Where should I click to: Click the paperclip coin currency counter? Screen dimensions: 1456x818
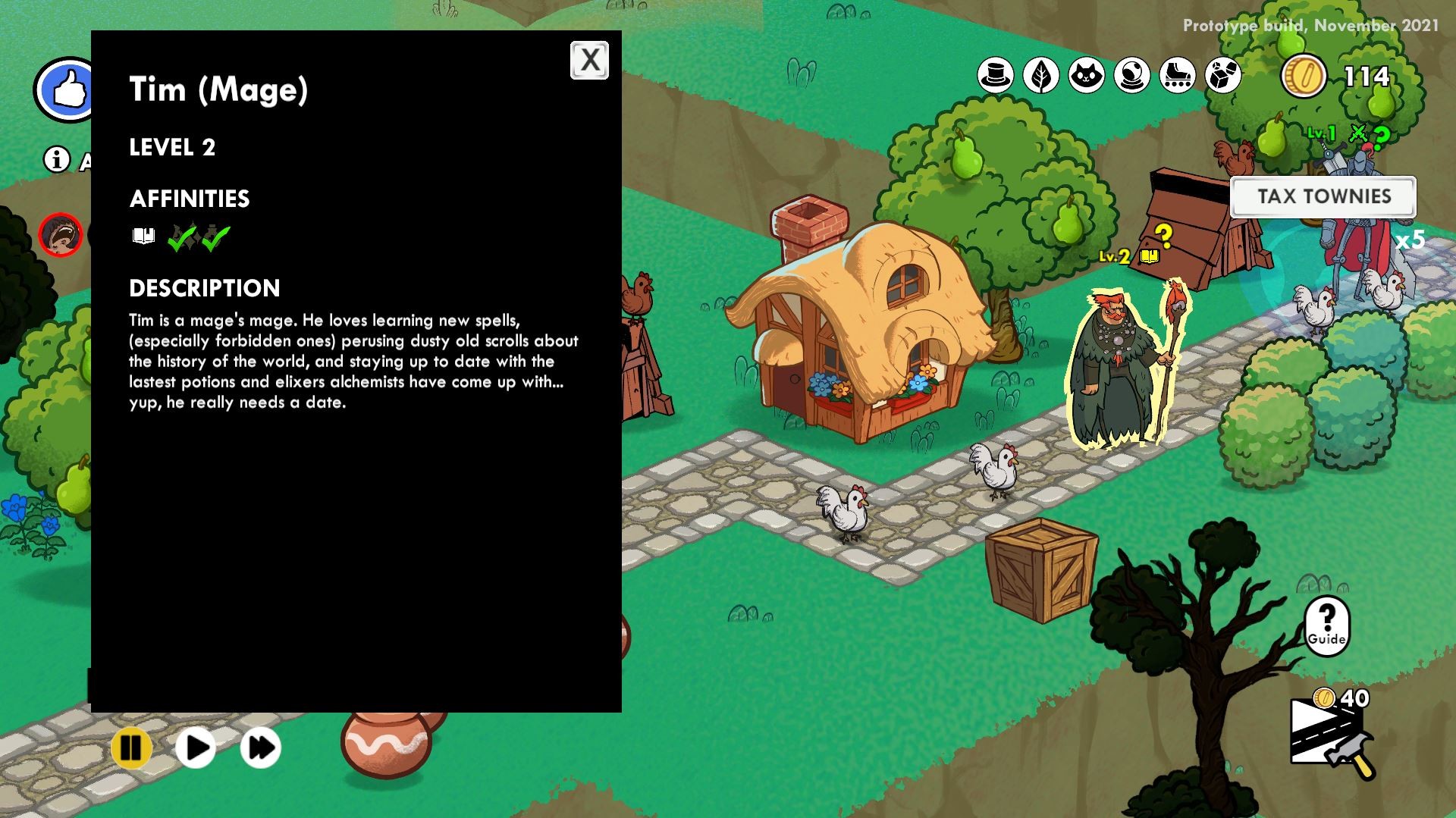tap(1304, 76)
